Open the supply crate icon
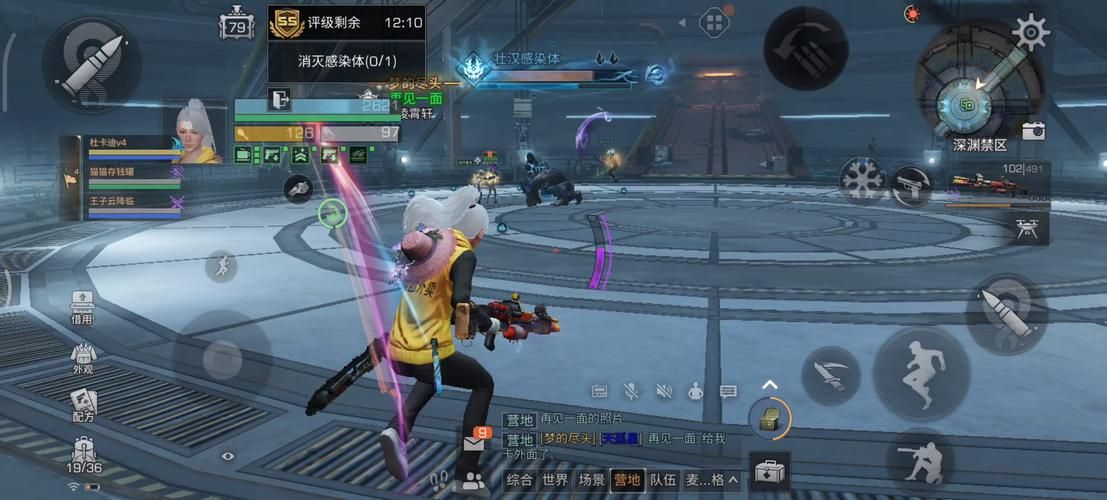Image resolution: width=1107 pixels, height=500 pixels. point(769,418)
